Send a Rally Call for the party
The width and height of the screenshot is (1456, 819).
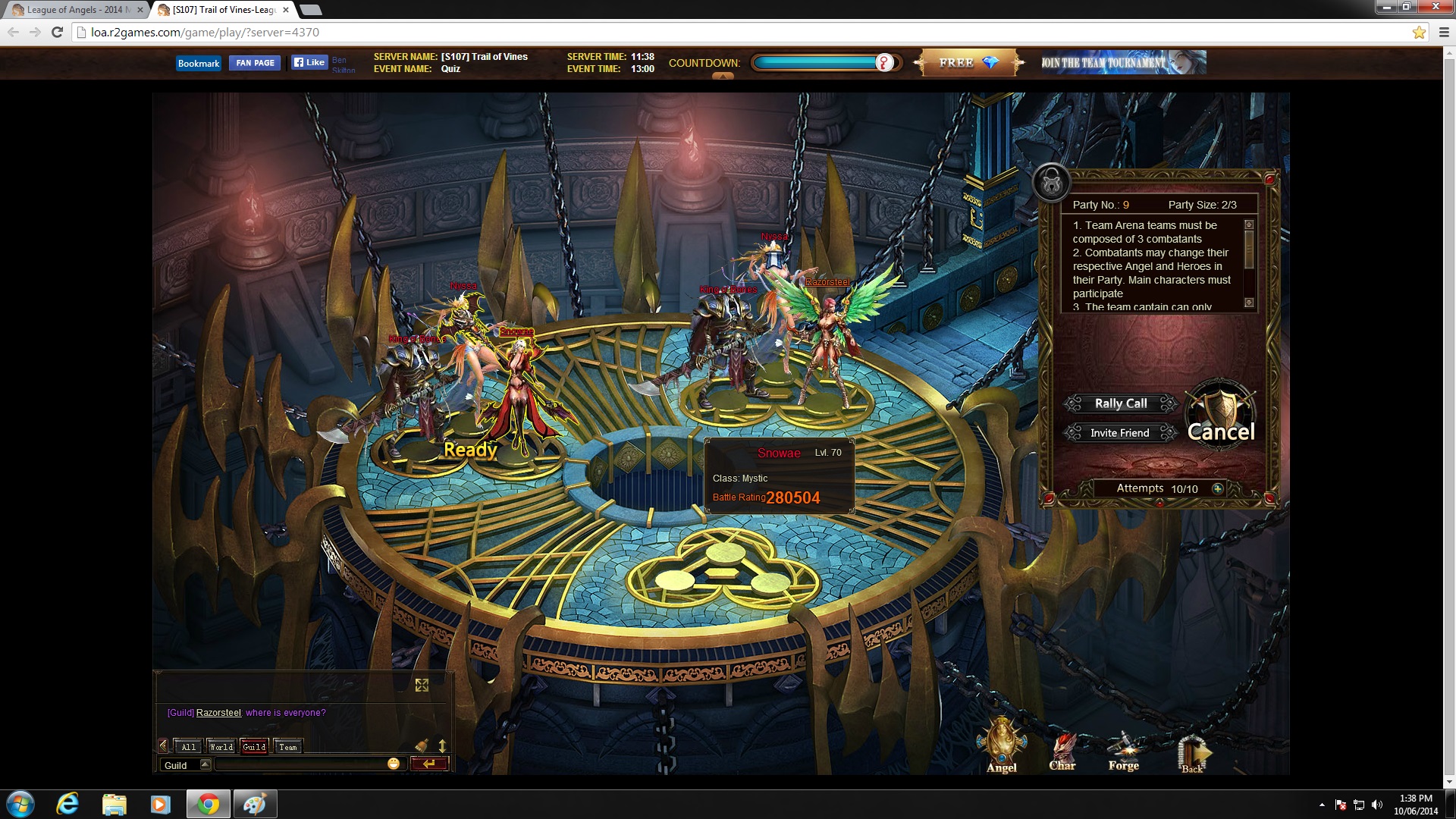point(1120,403)
